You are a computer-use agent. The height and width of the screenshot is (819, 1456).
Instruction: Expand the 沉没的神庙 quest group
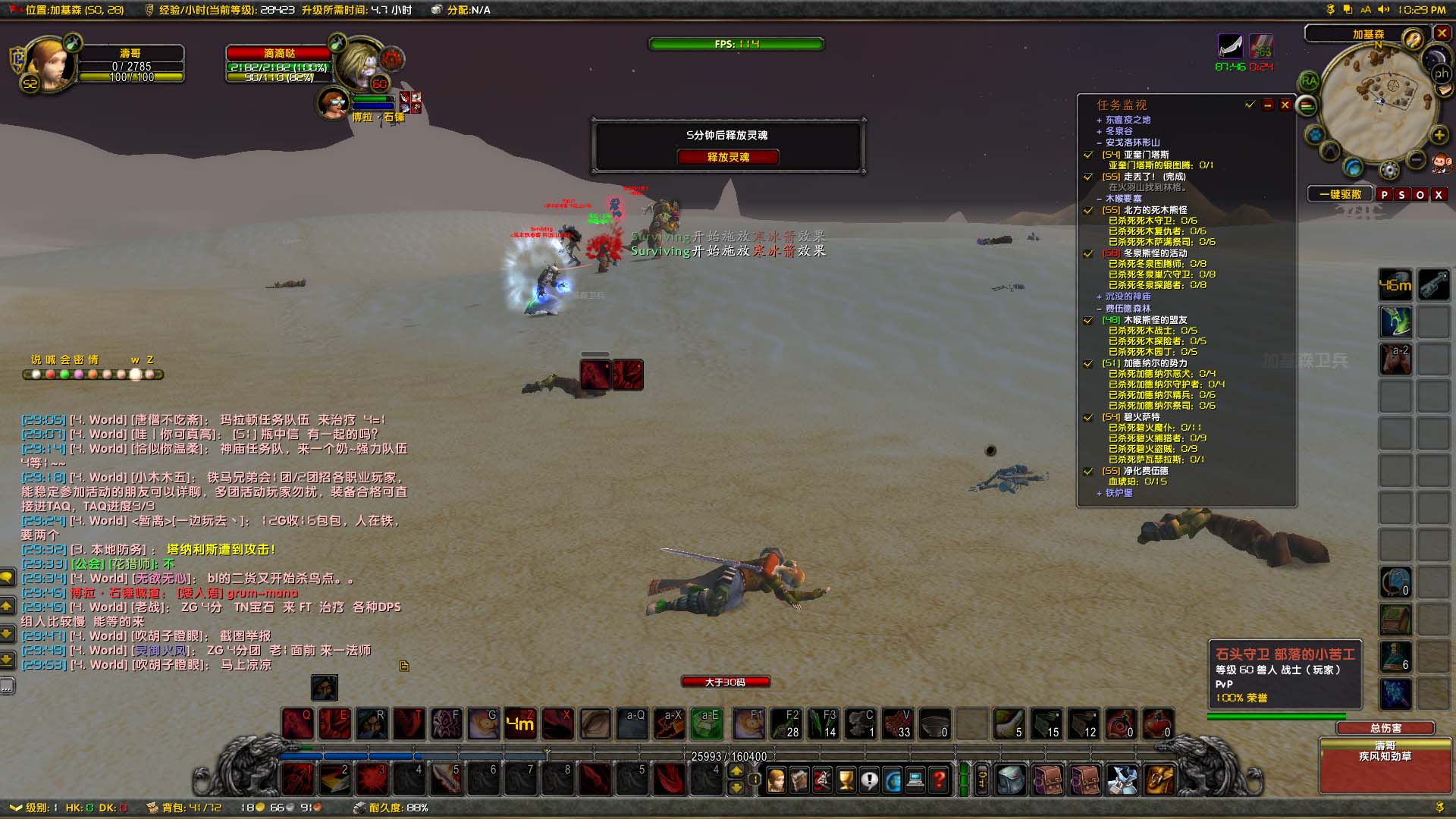pyautogui.click(x=1098, y=297)
